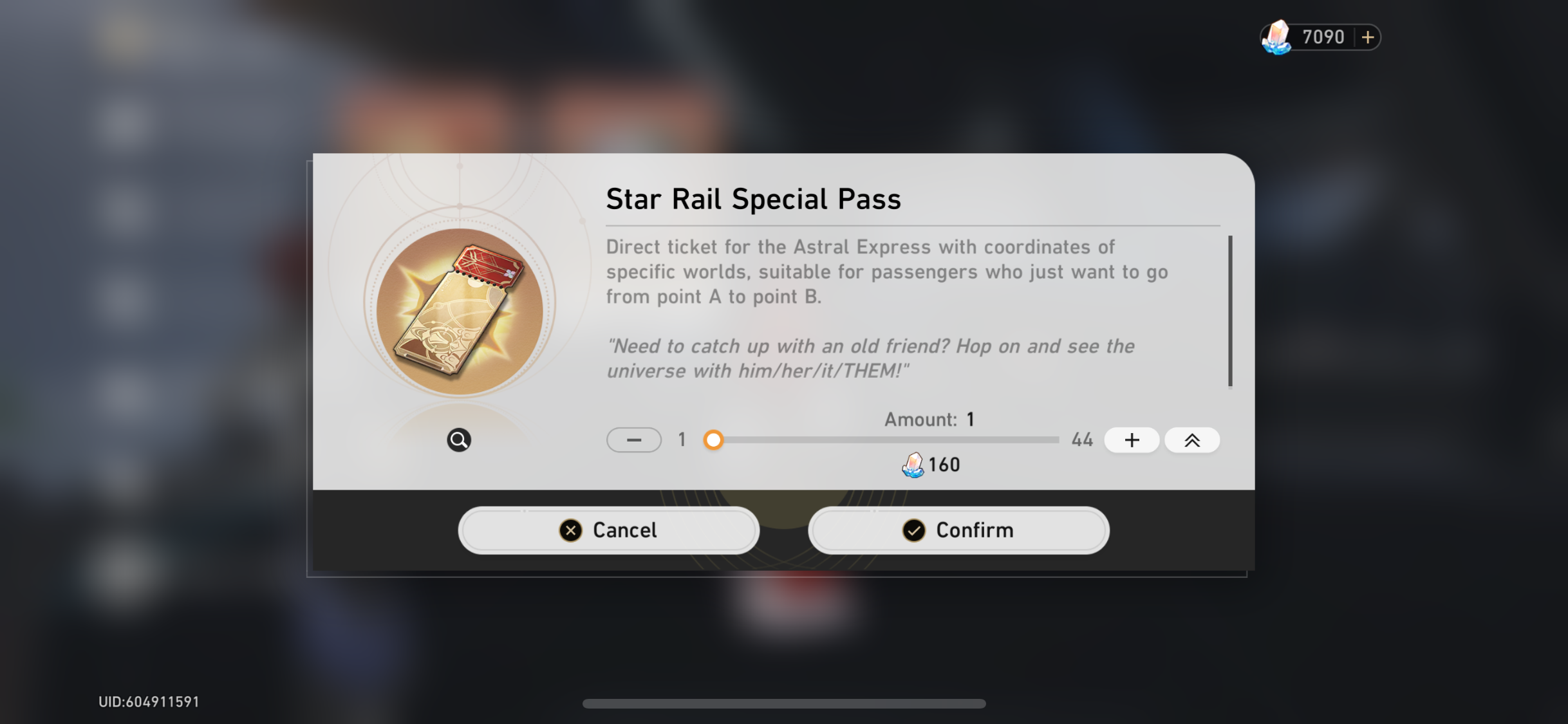The width and height of the screenshot is (1568, 724).
Task: Cancel the purchase dialog
Action: coord(608,530)
